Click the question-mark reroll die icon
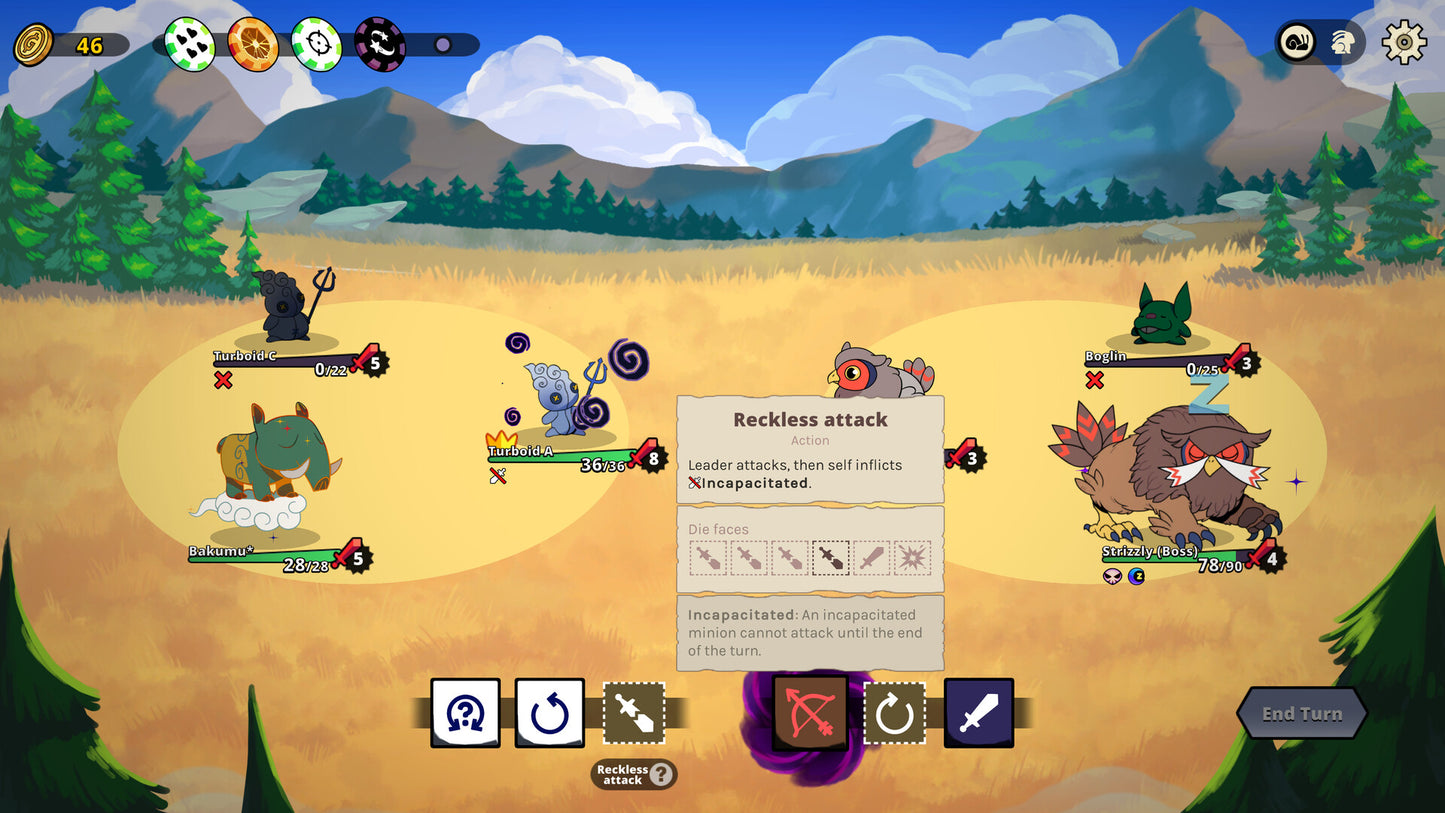This screenshot has height=813, width=1445. click(x=465, y=713)
